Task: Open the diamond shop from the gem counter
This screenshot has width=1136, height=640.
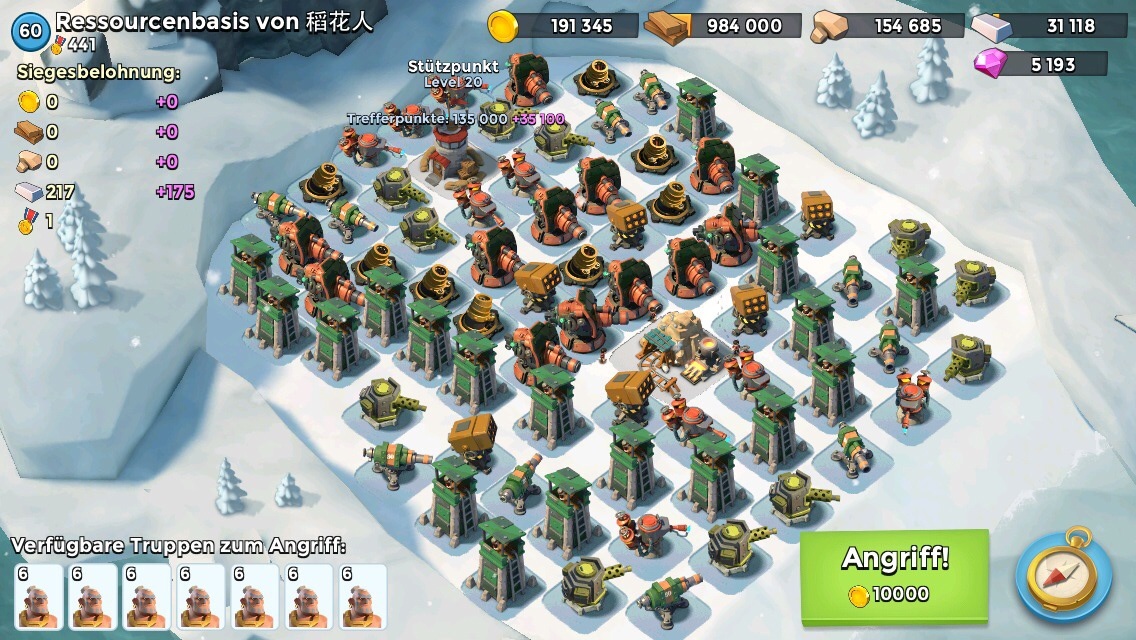Action: coord(1040,65)
